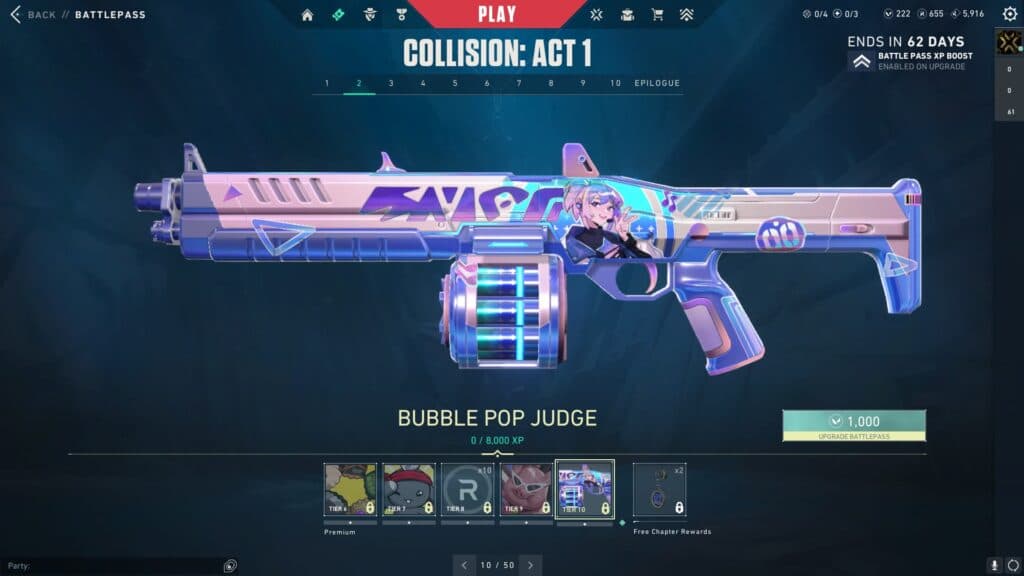The height and width of the screenshot is (576, 1024).
Task: Open the player card in social panel
Action: tap(1008, 42)
